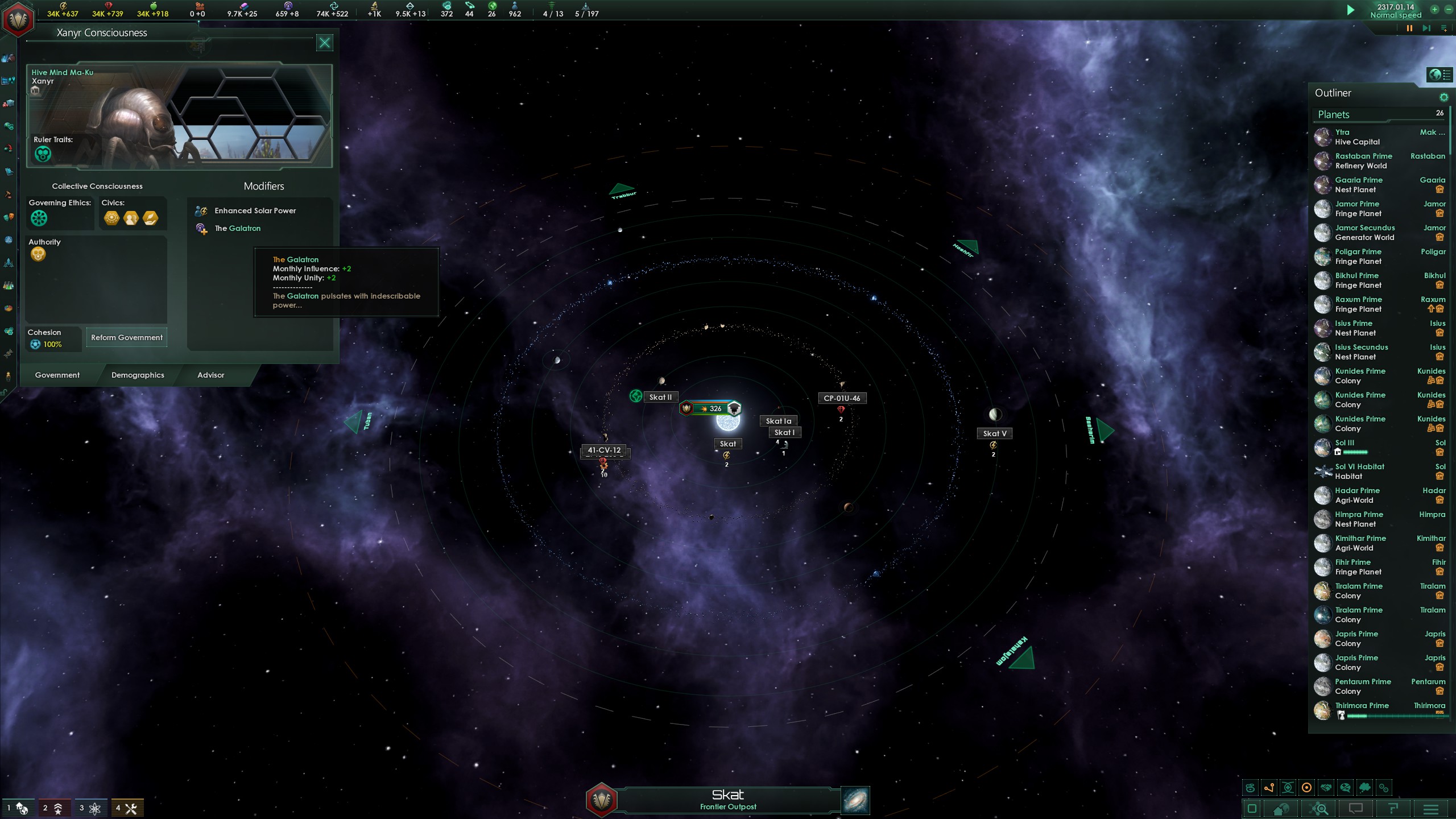Open the galaxy map view button
The width and height of the screenshot is (1456, 819).
855,801
